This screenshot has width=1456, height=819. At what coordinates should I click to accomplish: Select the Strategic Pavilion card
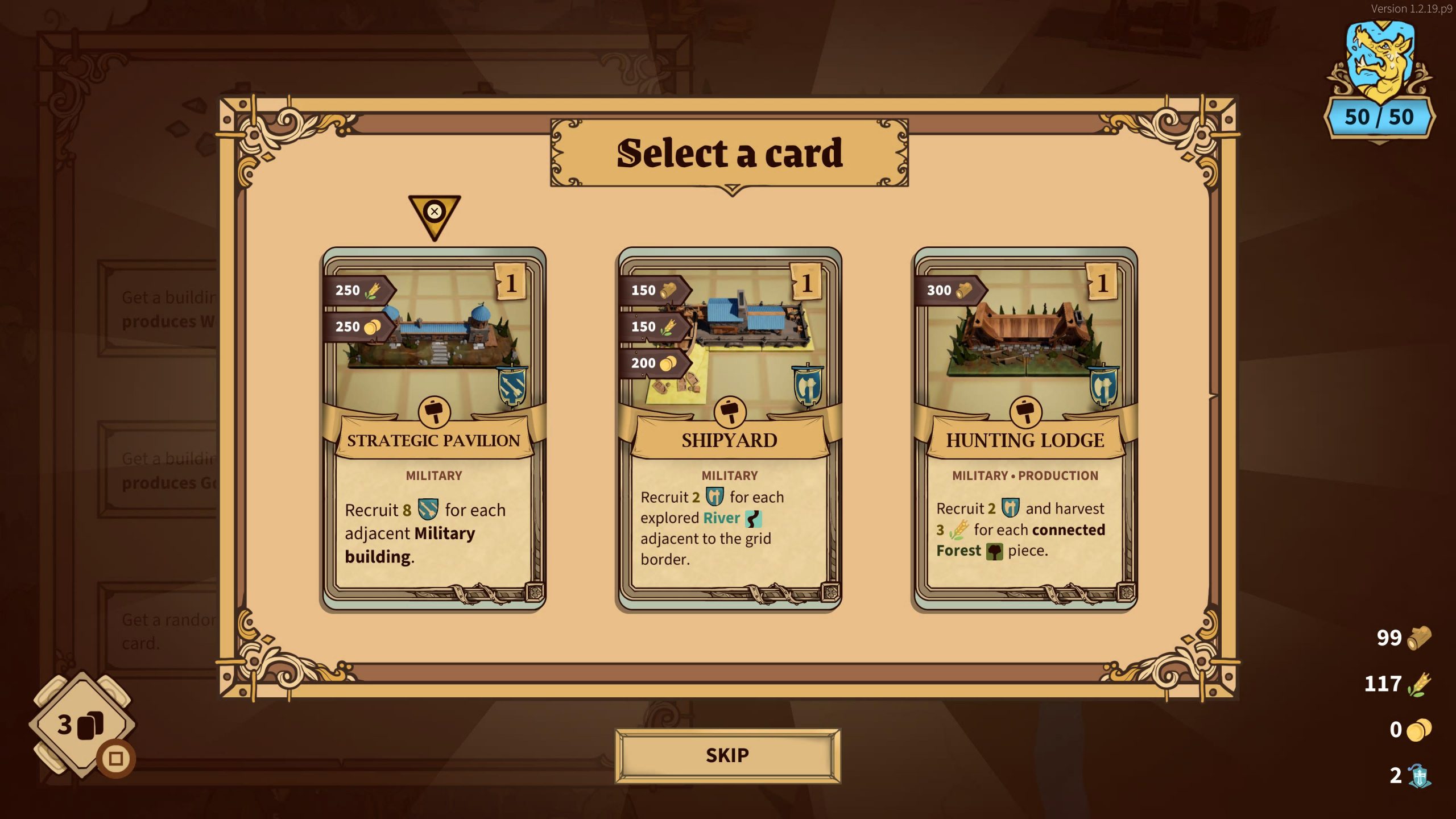pyautogui.click(x=434, y=429)
